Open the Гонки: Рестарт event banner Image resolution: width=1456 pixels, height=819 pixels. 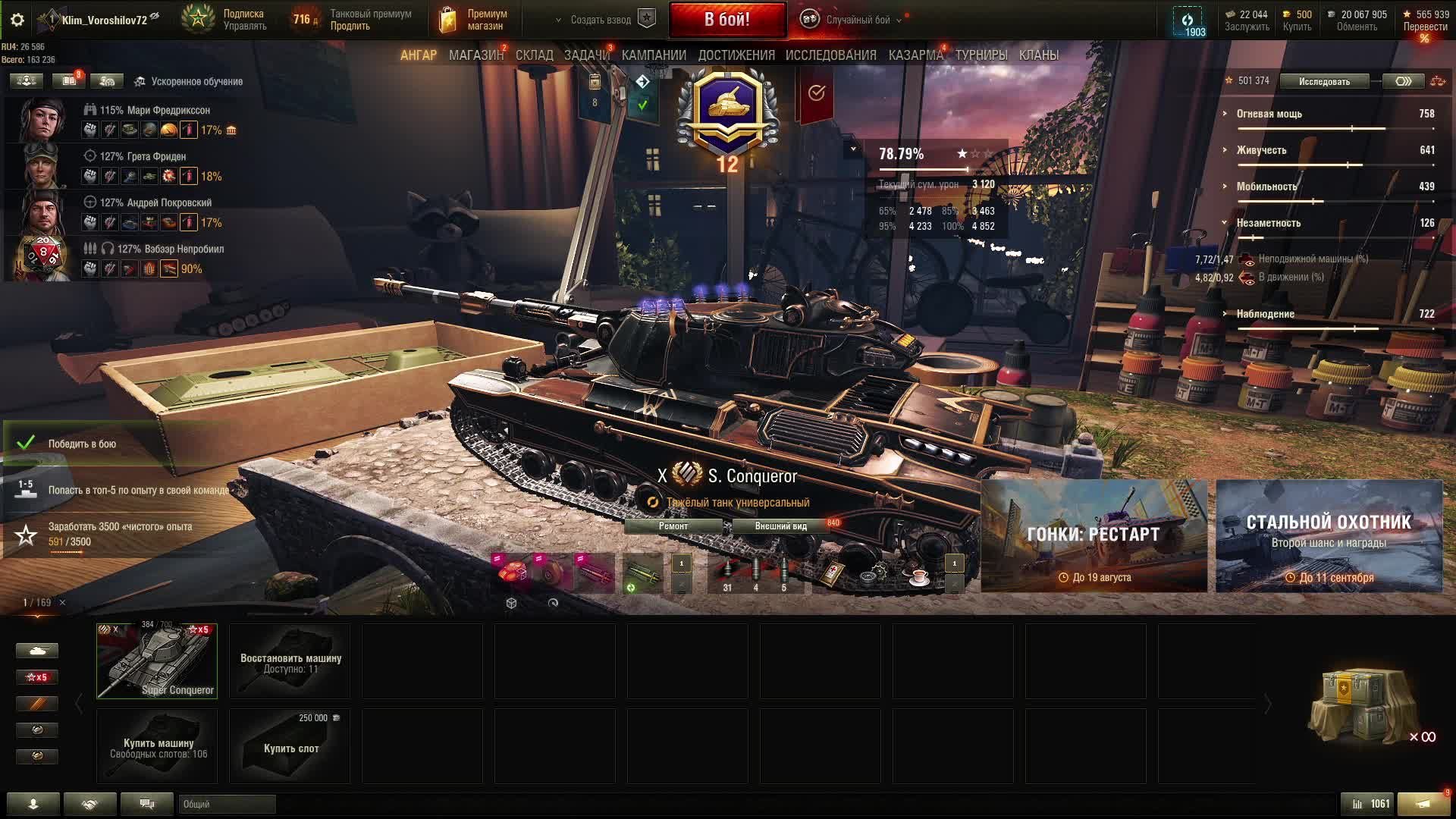pyautogui.click(x=1094, y=535)
